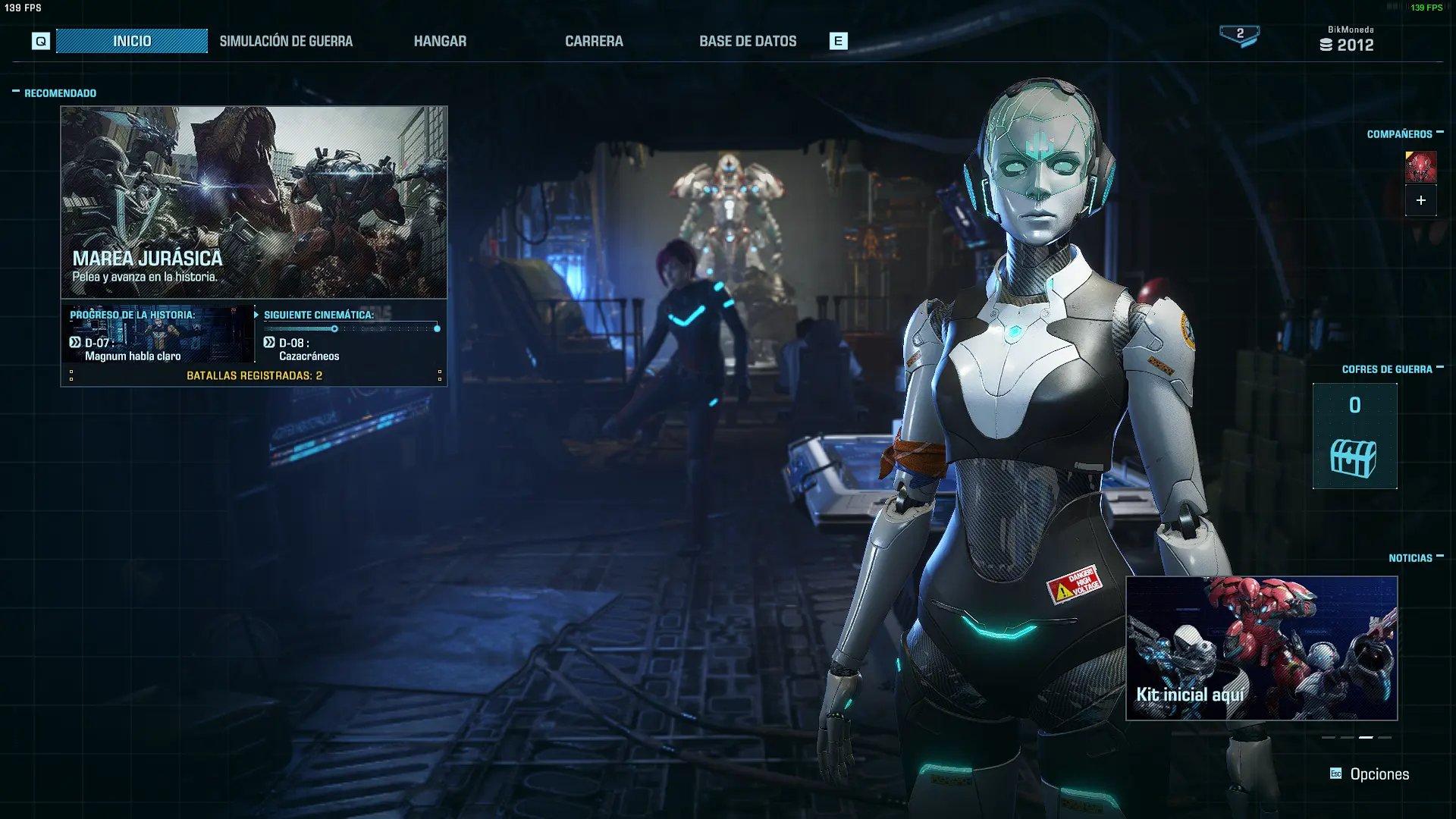Viewport: 1456px width, 819px height.
Task: Show the Batallas Registradas list
Action: (254, 375)
